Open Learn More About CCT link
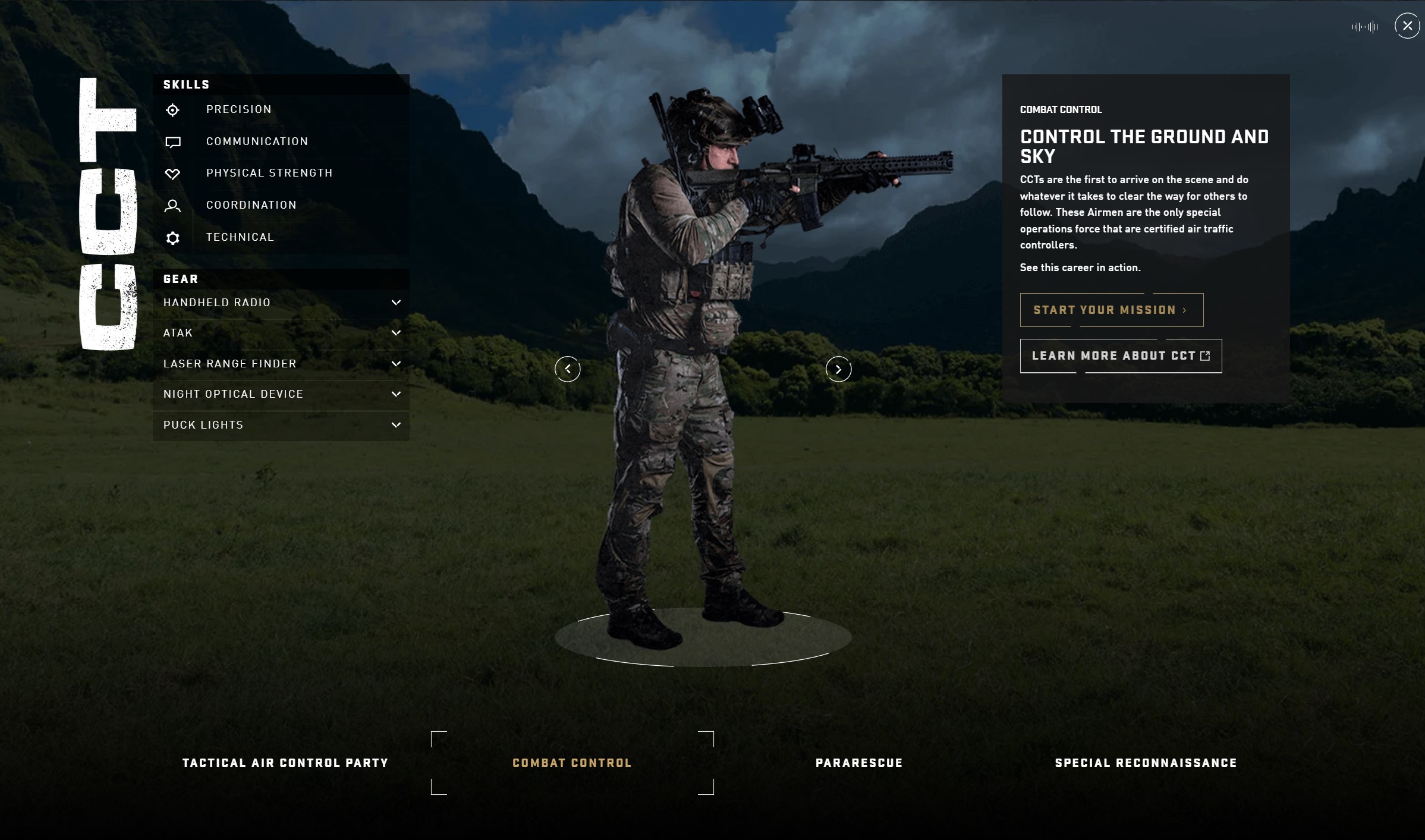The height and width of the screenshot is (840, 1425). click(x=1121, y=356)
